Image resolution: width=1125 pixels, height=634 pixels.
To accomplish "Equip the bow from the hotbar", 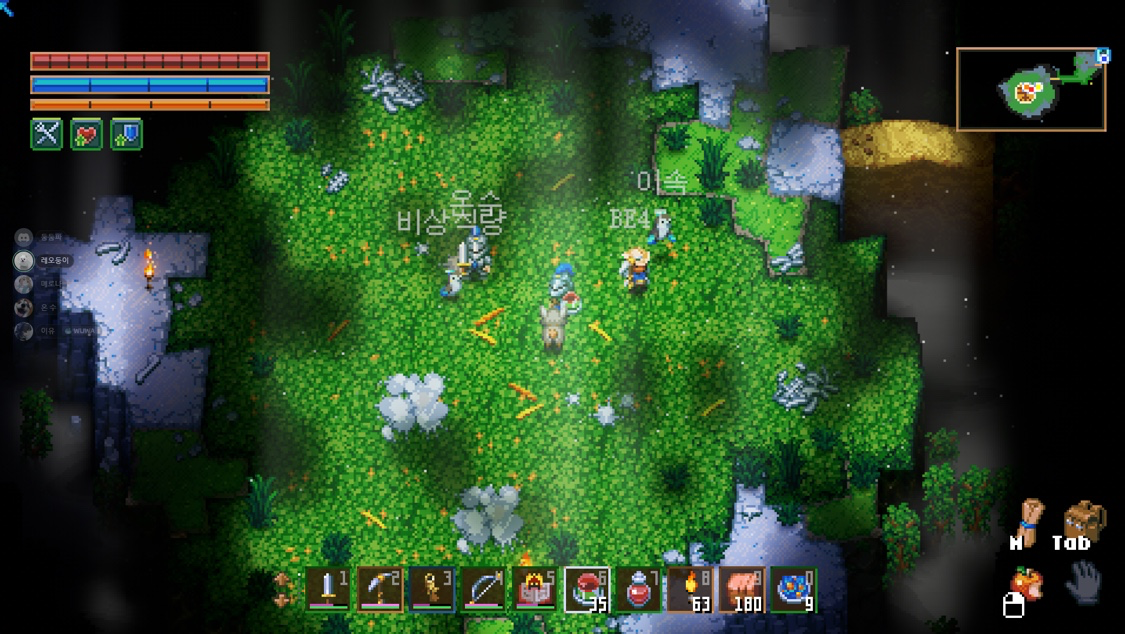I will coord(484,589).
